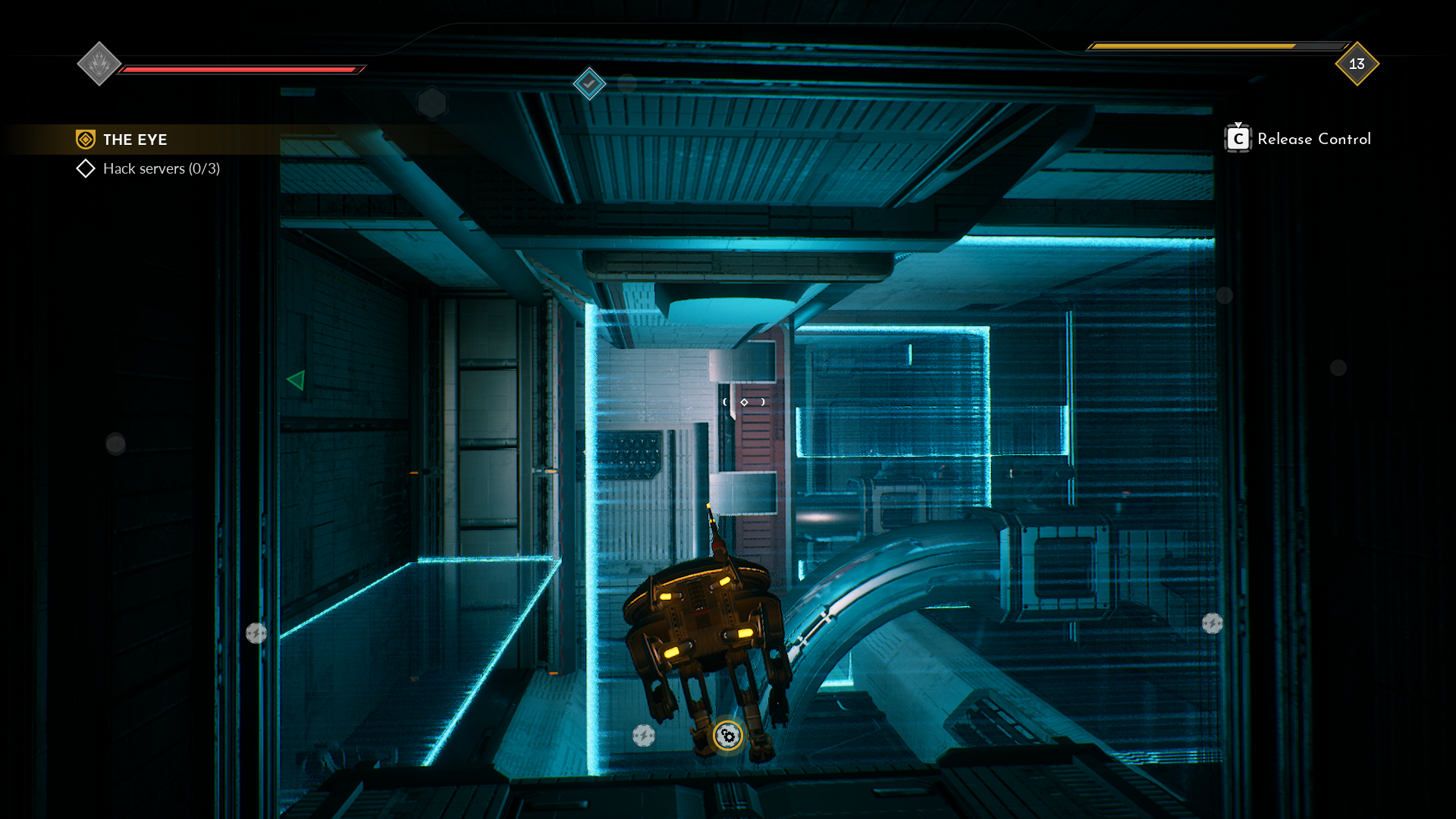Expand the green triangle waypoint arrow
This screenshot has width=1456, height=819.
pyautogui.click(x=296, y=381)
